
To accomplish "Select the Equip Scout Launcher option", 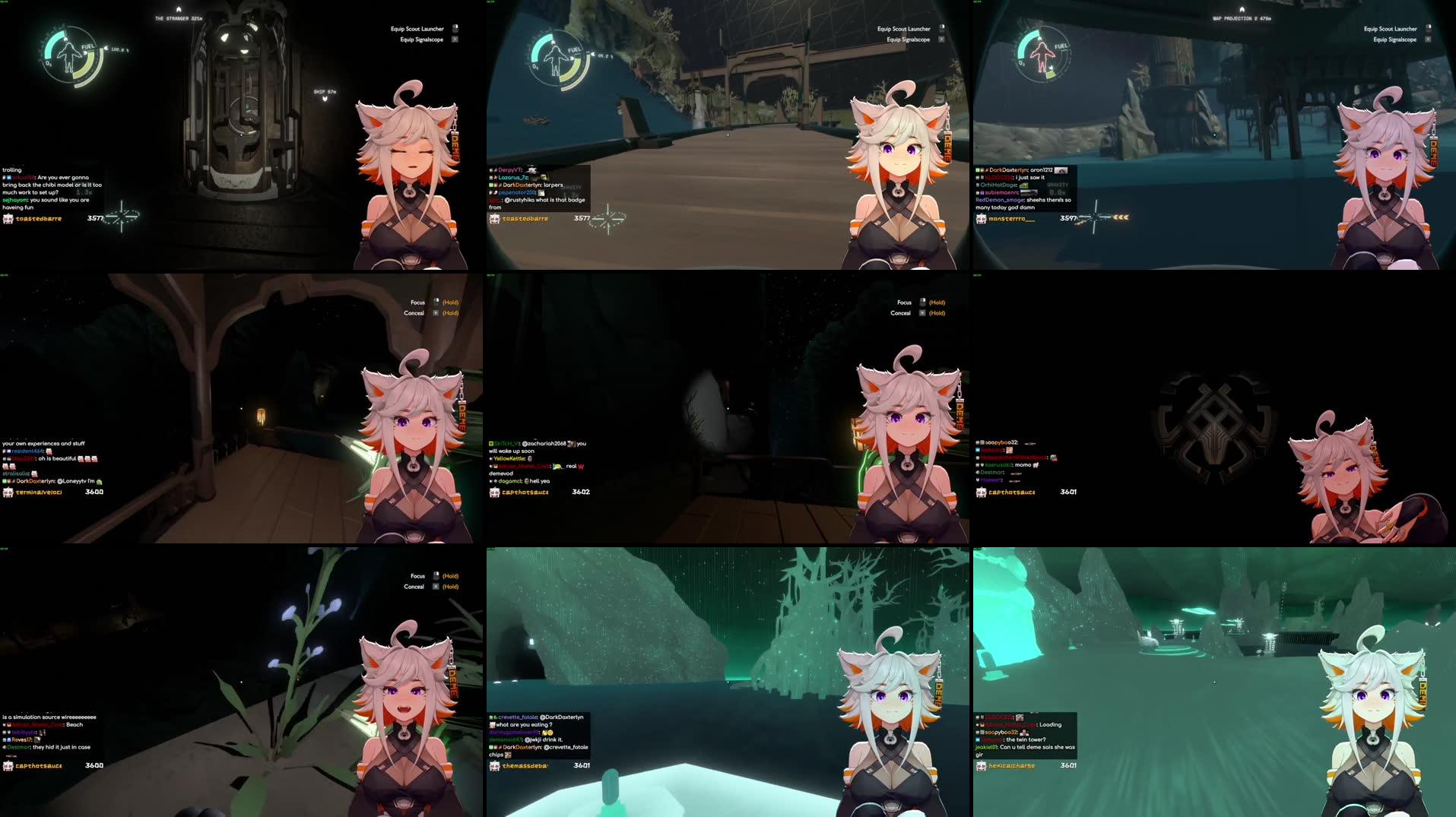I will click(418, 28).
